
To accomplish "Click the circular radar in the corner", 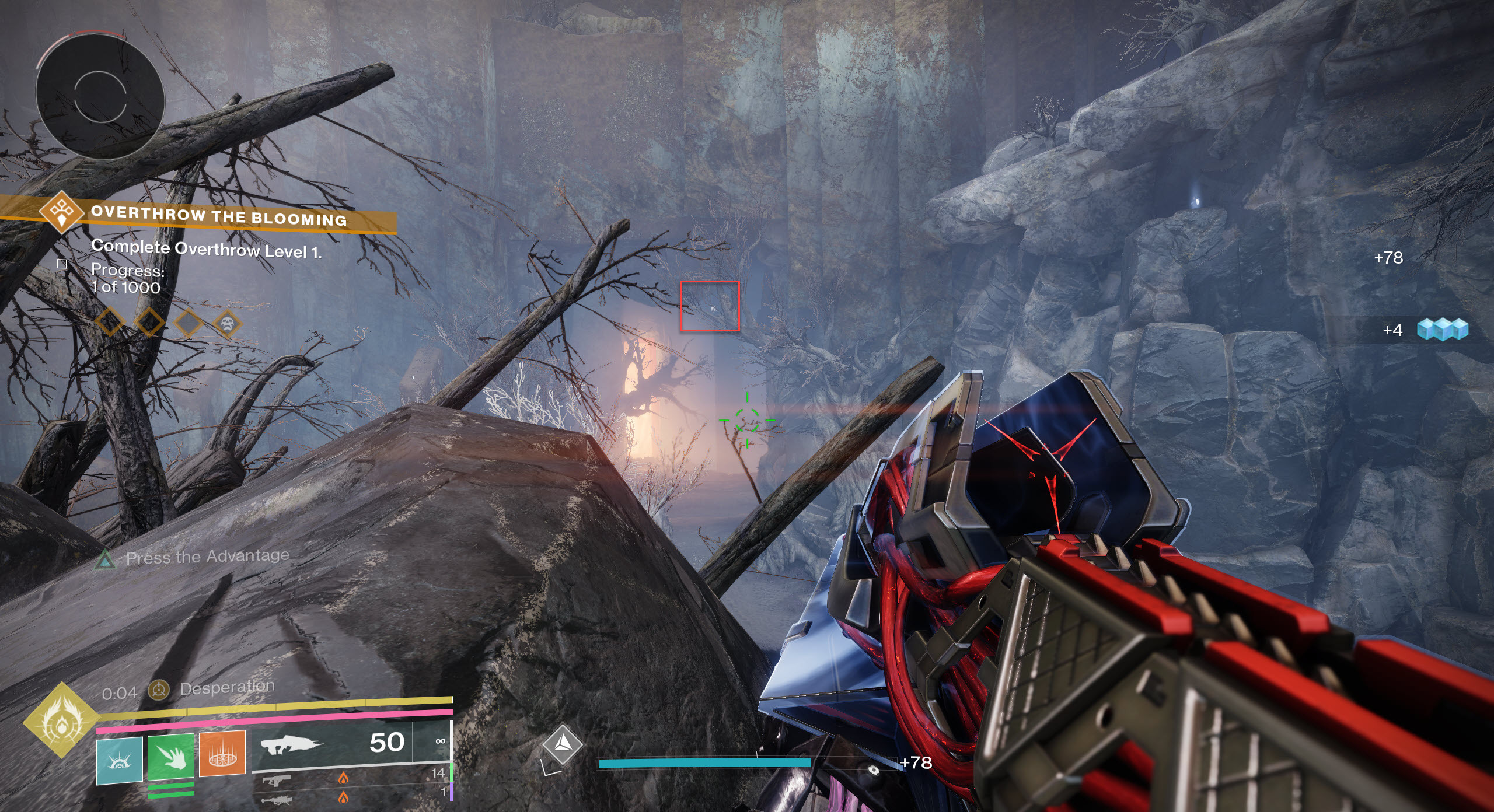I will point(100,94).
